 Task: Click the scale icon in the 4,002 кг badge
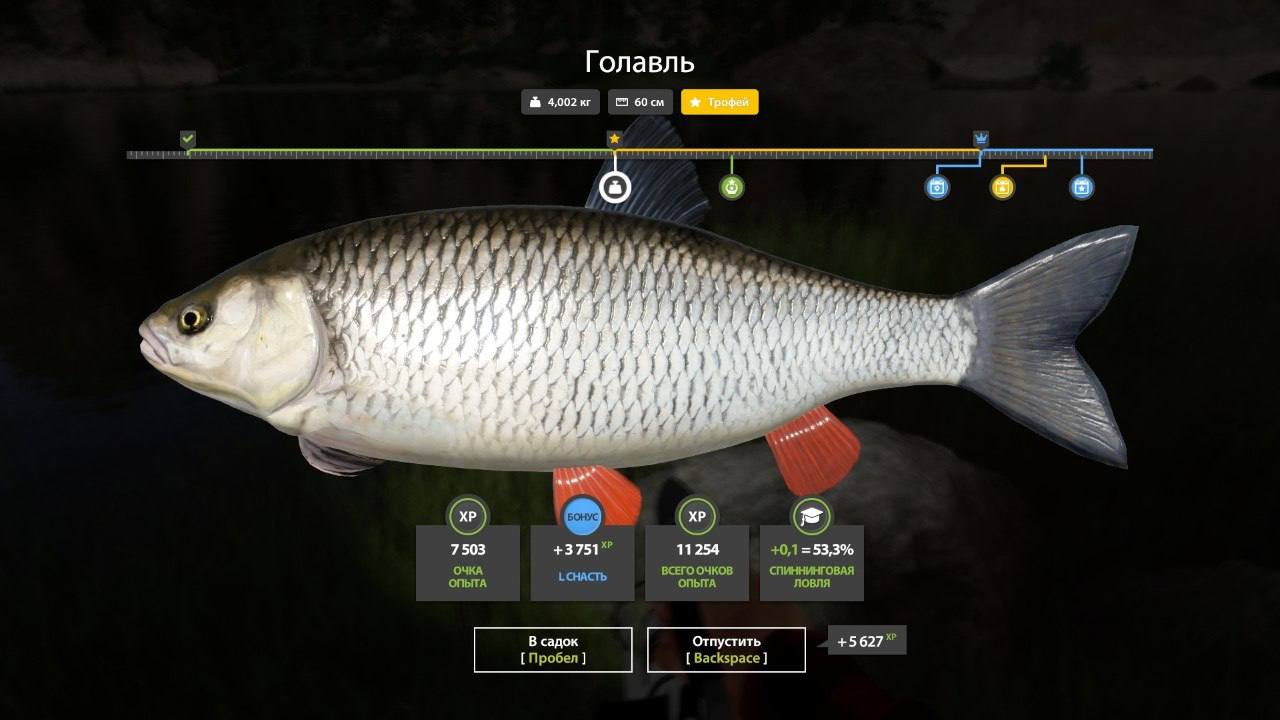click(535, 102)
